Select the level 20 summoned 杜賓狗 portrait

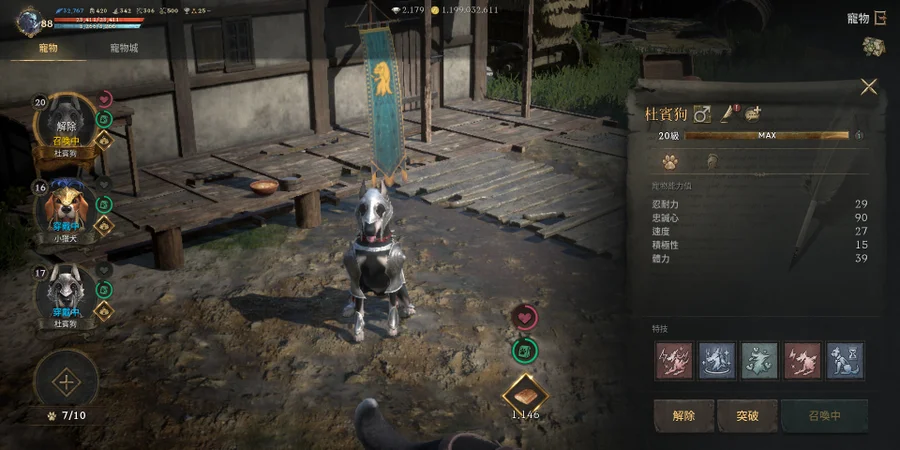pos(65,127)
